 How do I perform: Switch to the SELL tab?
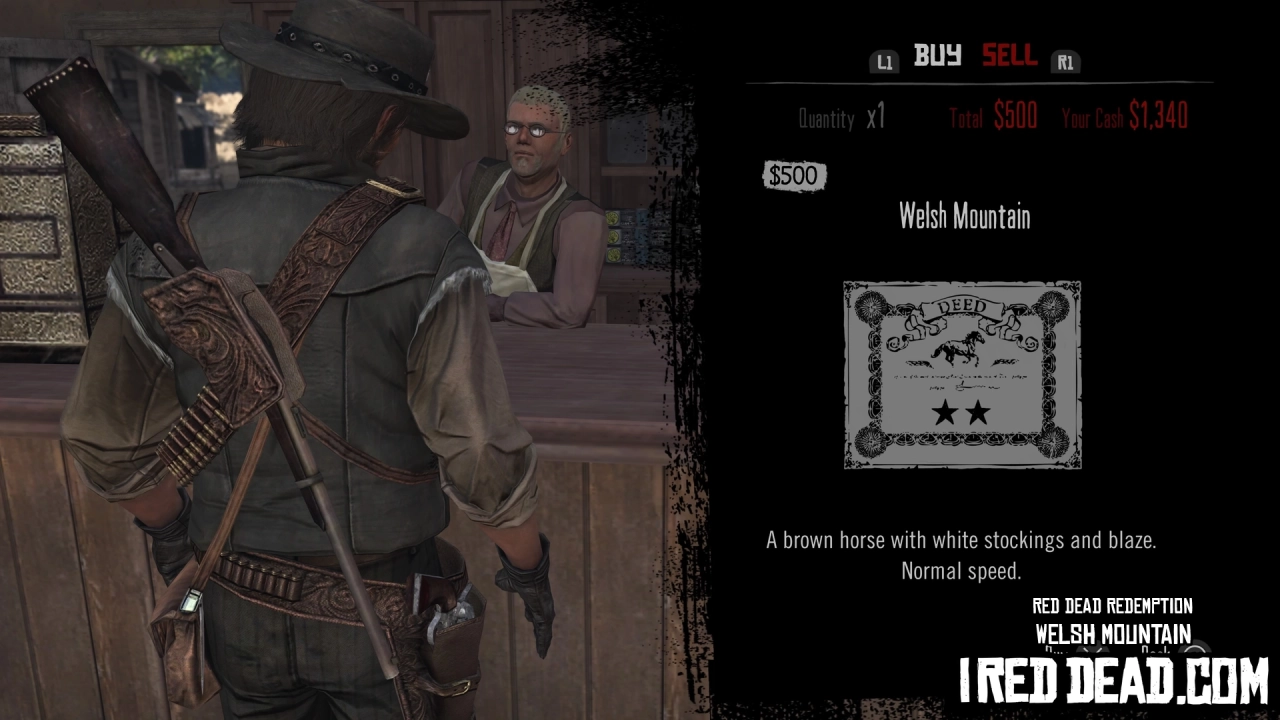click(1008, 57)
